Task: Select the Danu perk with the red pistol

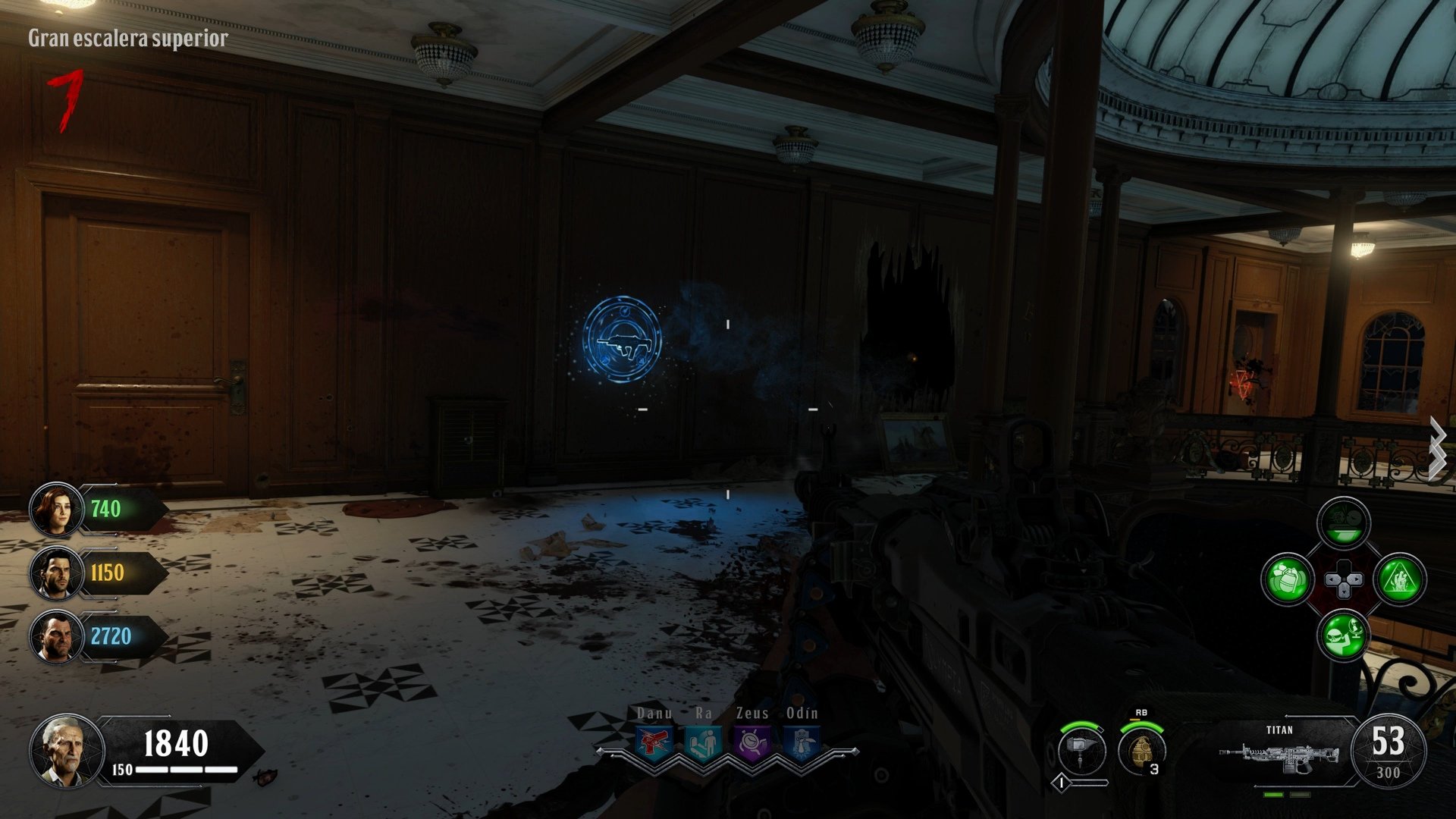Action: 654,742
